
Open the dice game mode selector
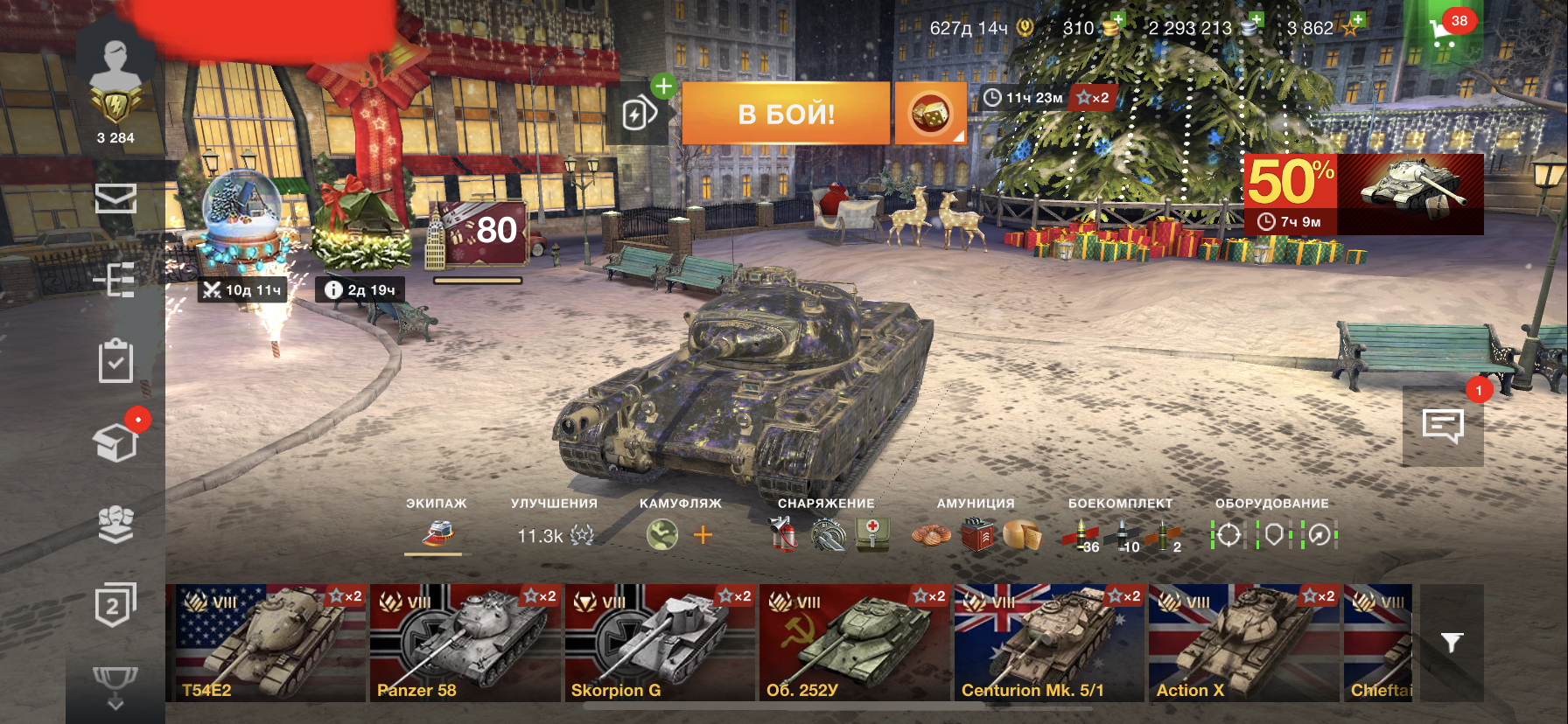click(x=930, y=114)
